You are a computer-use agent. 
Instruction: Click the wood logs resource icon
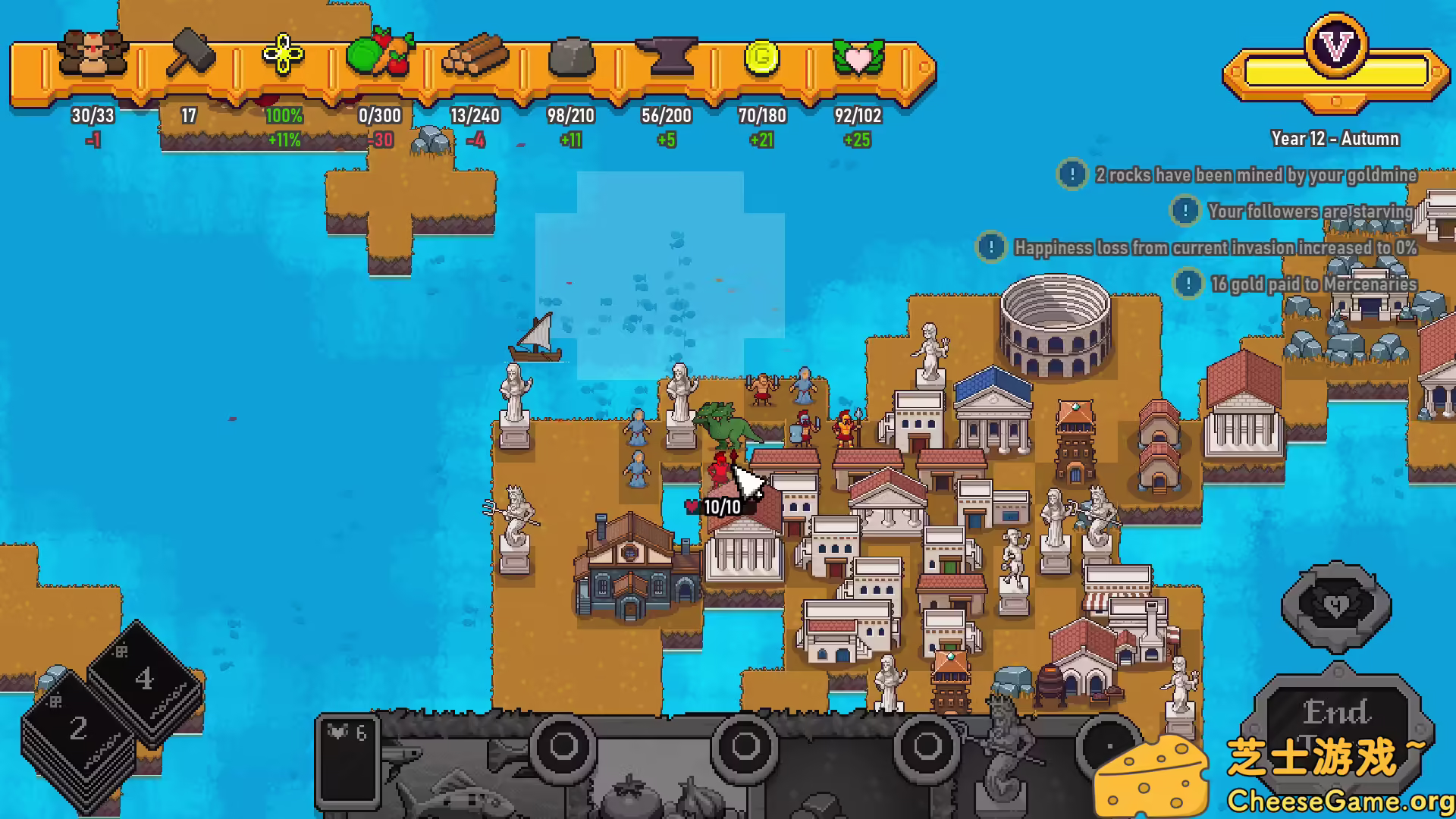(475, 55)
